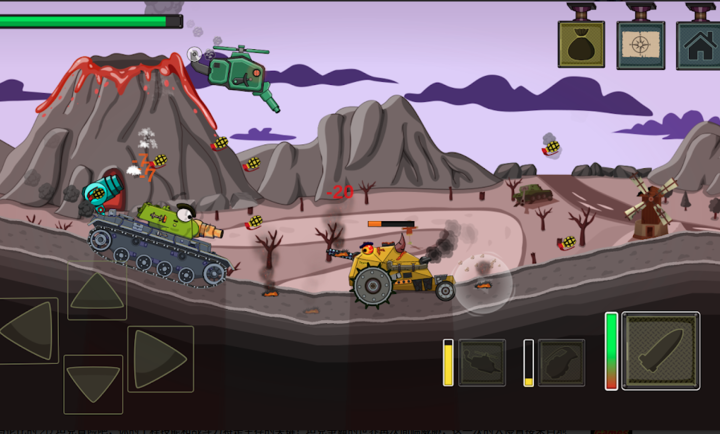Screen dimensions: 720x434
Task: Tap the down arrow to lower cannon
Action: 93,384
